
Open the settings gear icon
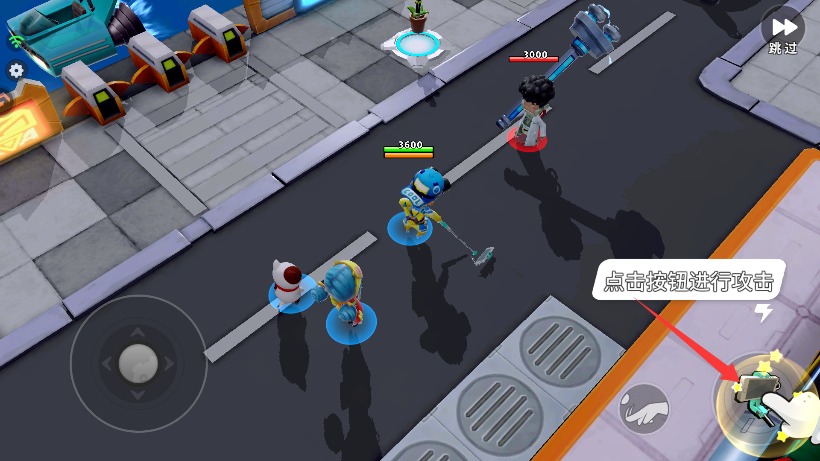coord(16,70)
